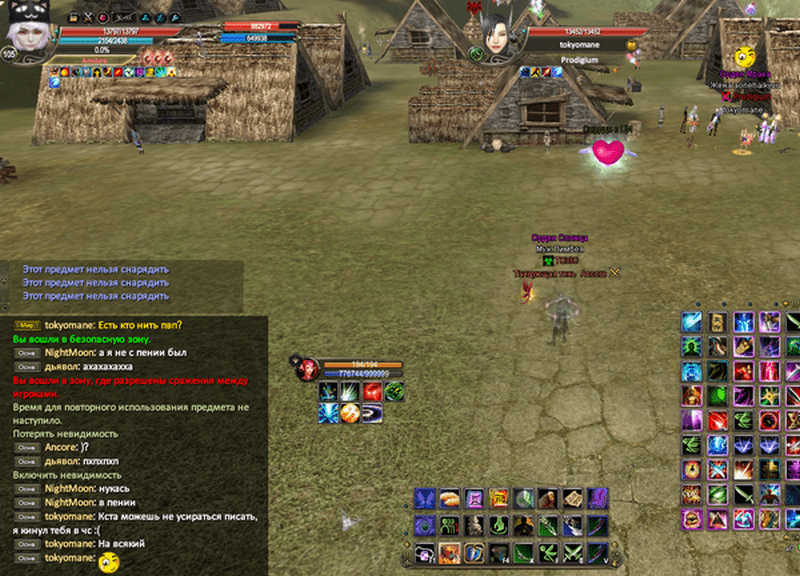Select the Ancore chat message sender

[60, 447]
